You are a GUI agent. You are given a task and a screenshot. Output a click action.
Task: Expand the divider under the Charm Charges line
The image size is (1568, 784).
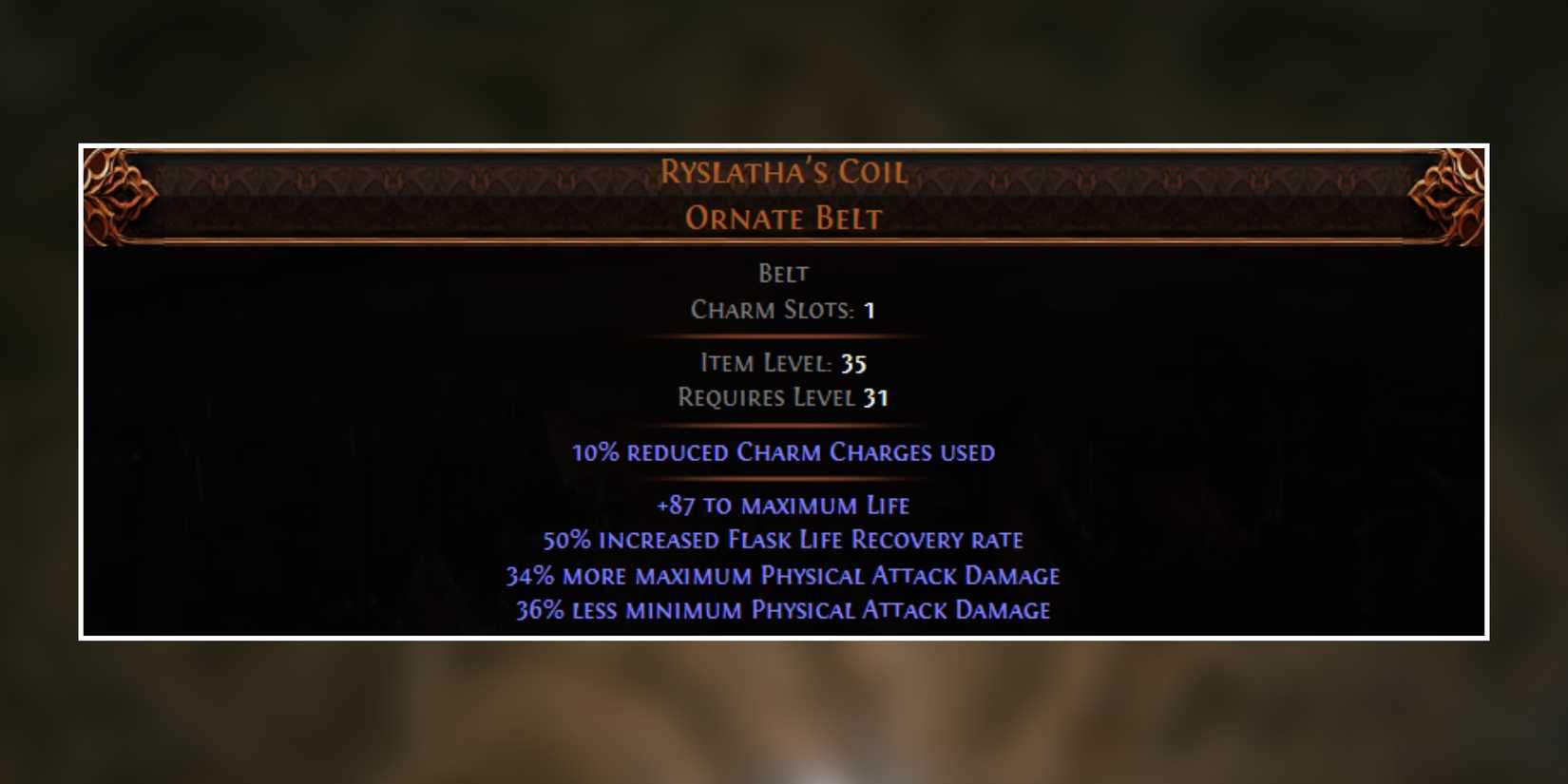point(782,478)
